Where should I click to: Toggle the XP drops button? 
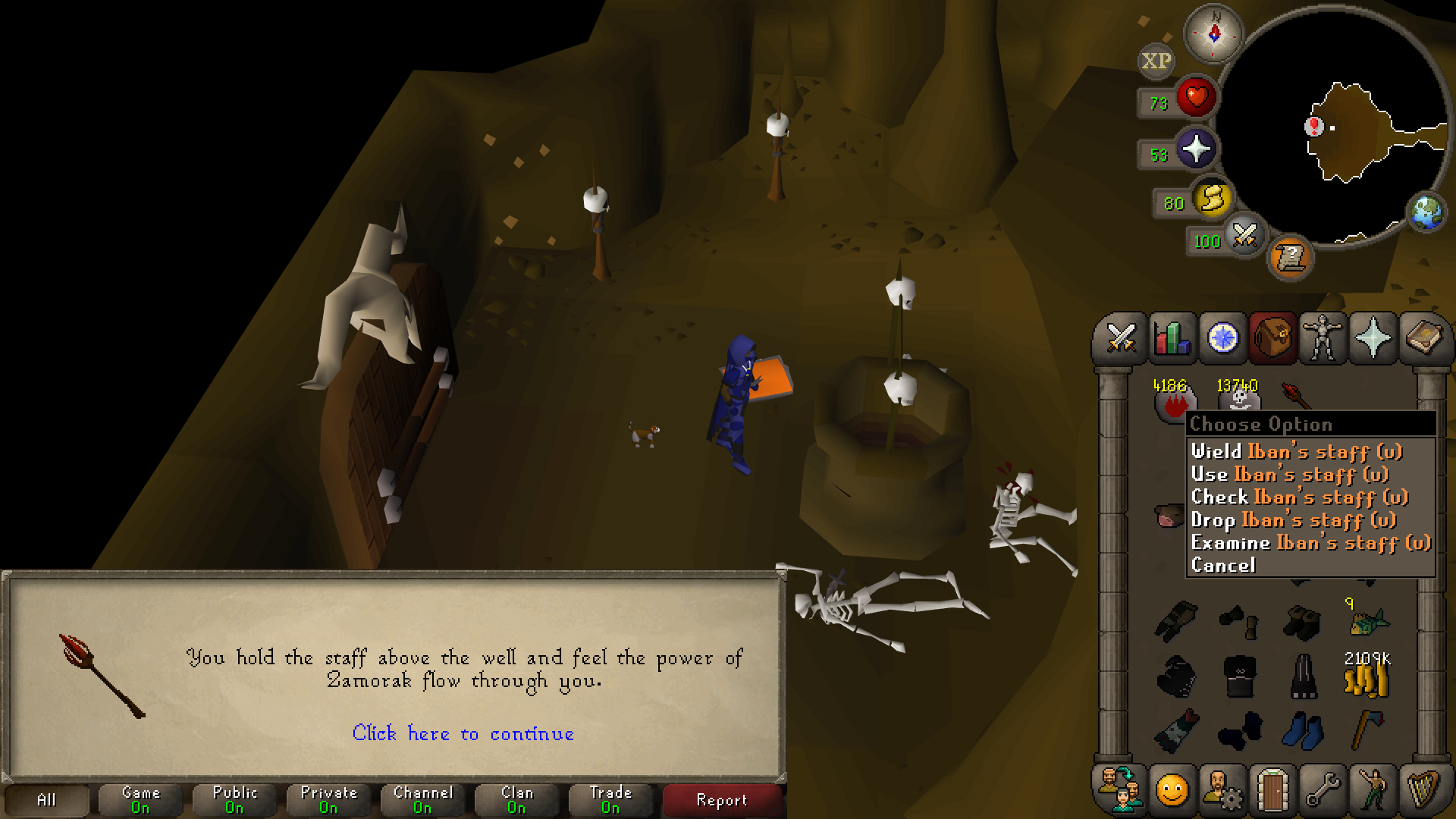1156,61
